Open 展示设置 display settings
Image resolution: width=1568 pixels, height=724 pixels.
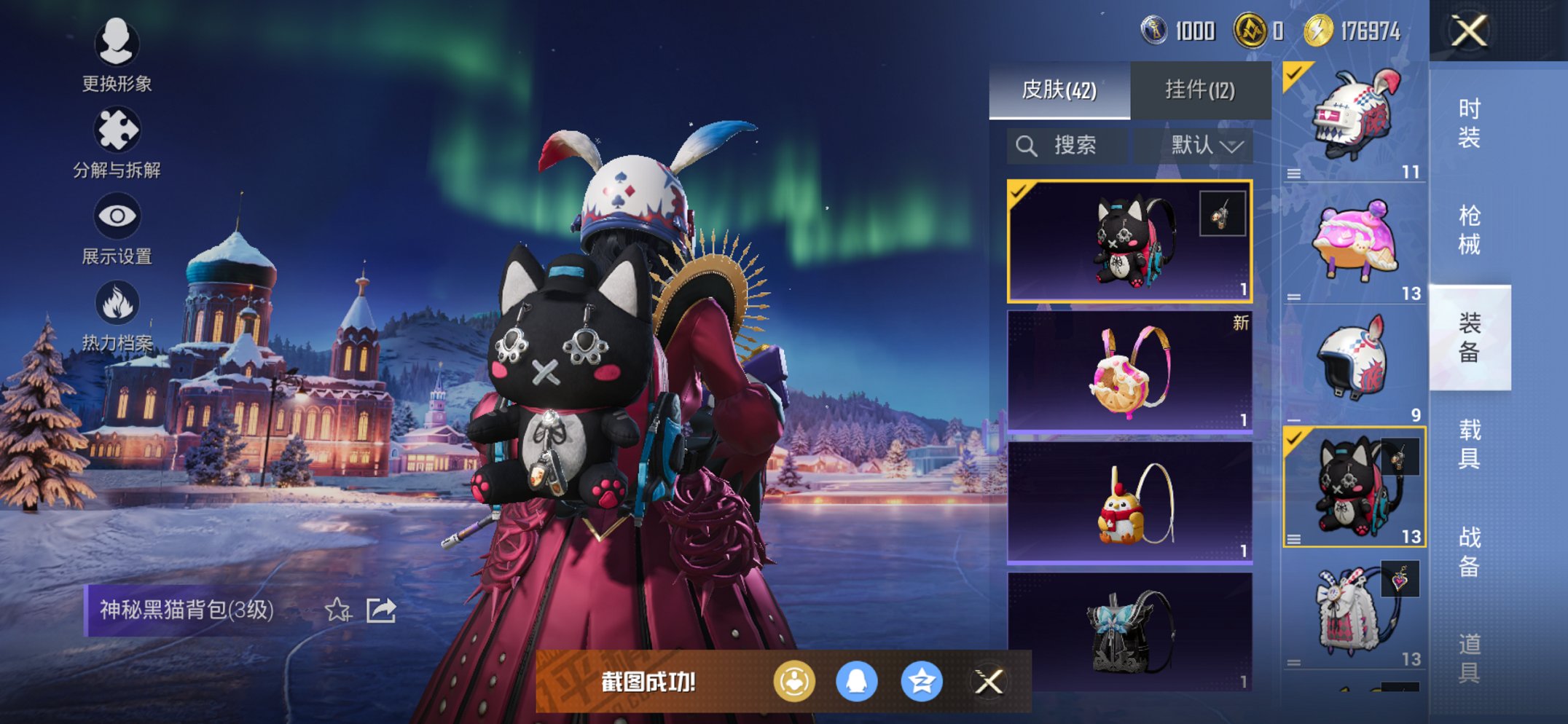coord(117,228)
